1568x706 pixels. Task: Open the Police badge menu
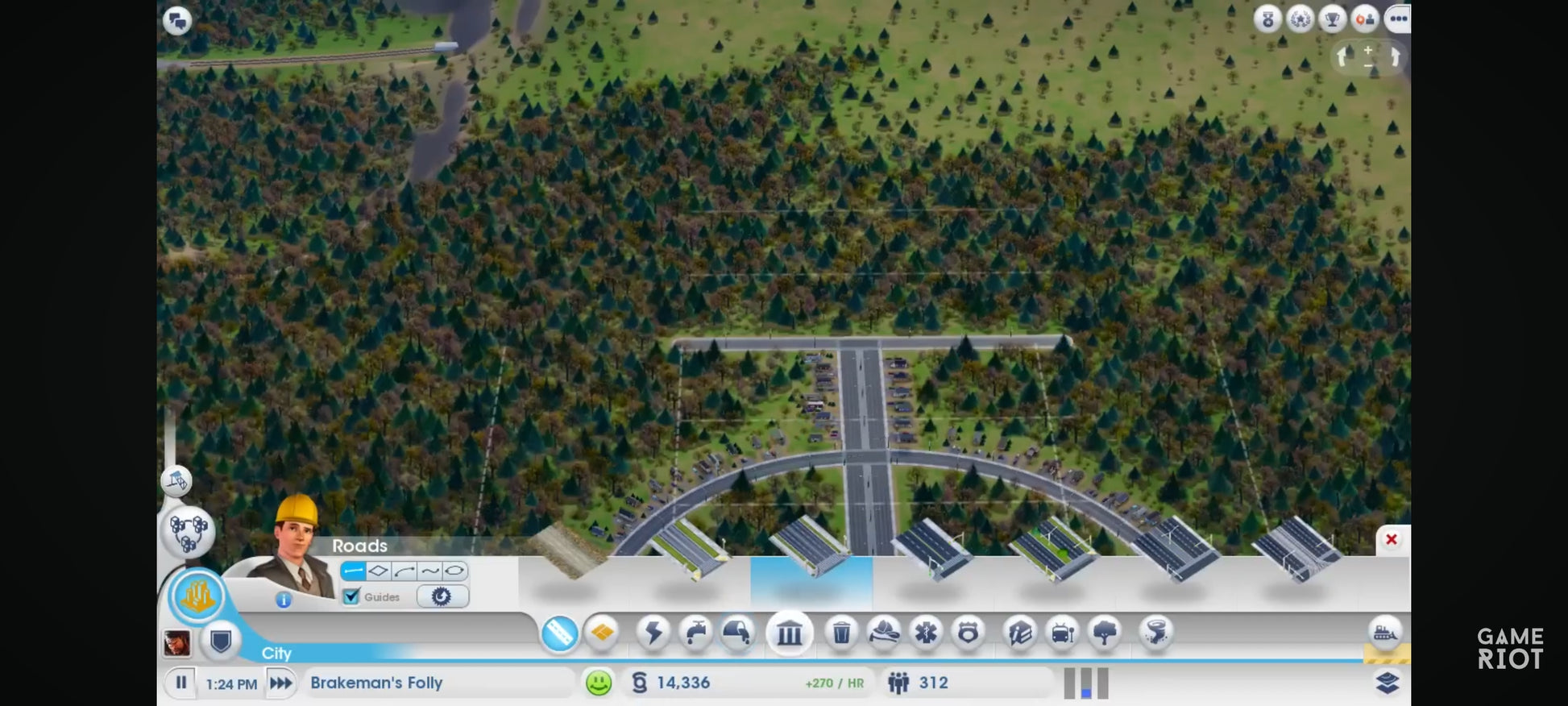(969, 633)
